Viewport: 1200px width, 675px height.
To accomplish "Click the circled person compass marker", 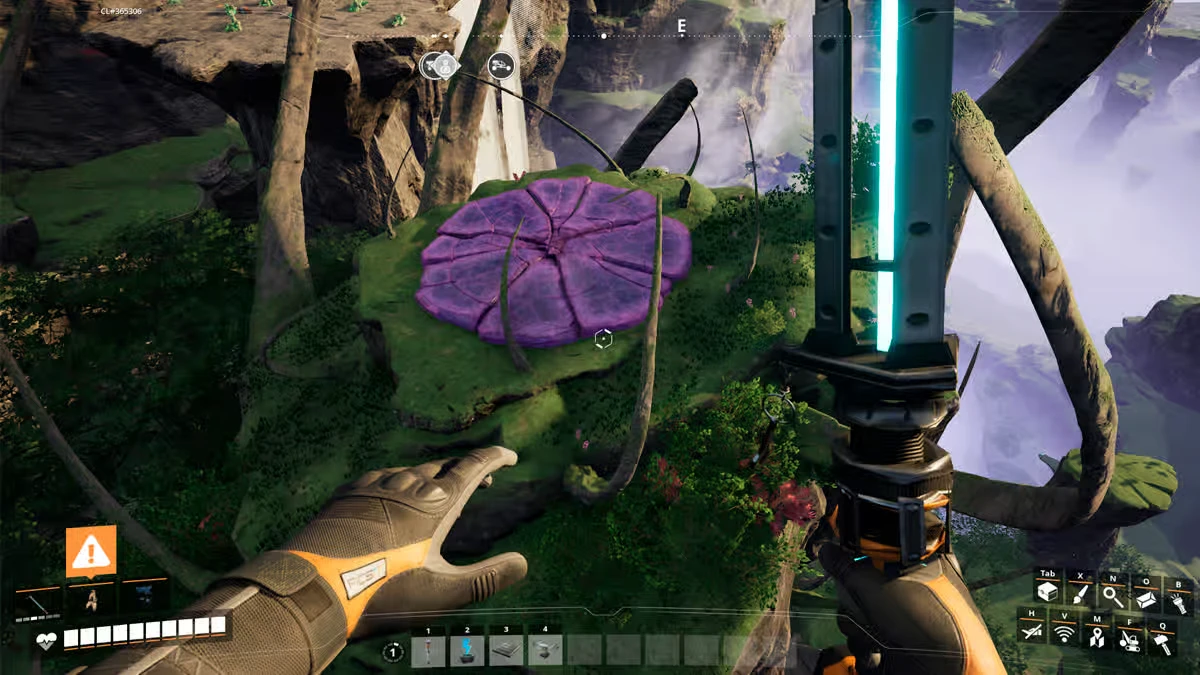I will pos(440,65).
